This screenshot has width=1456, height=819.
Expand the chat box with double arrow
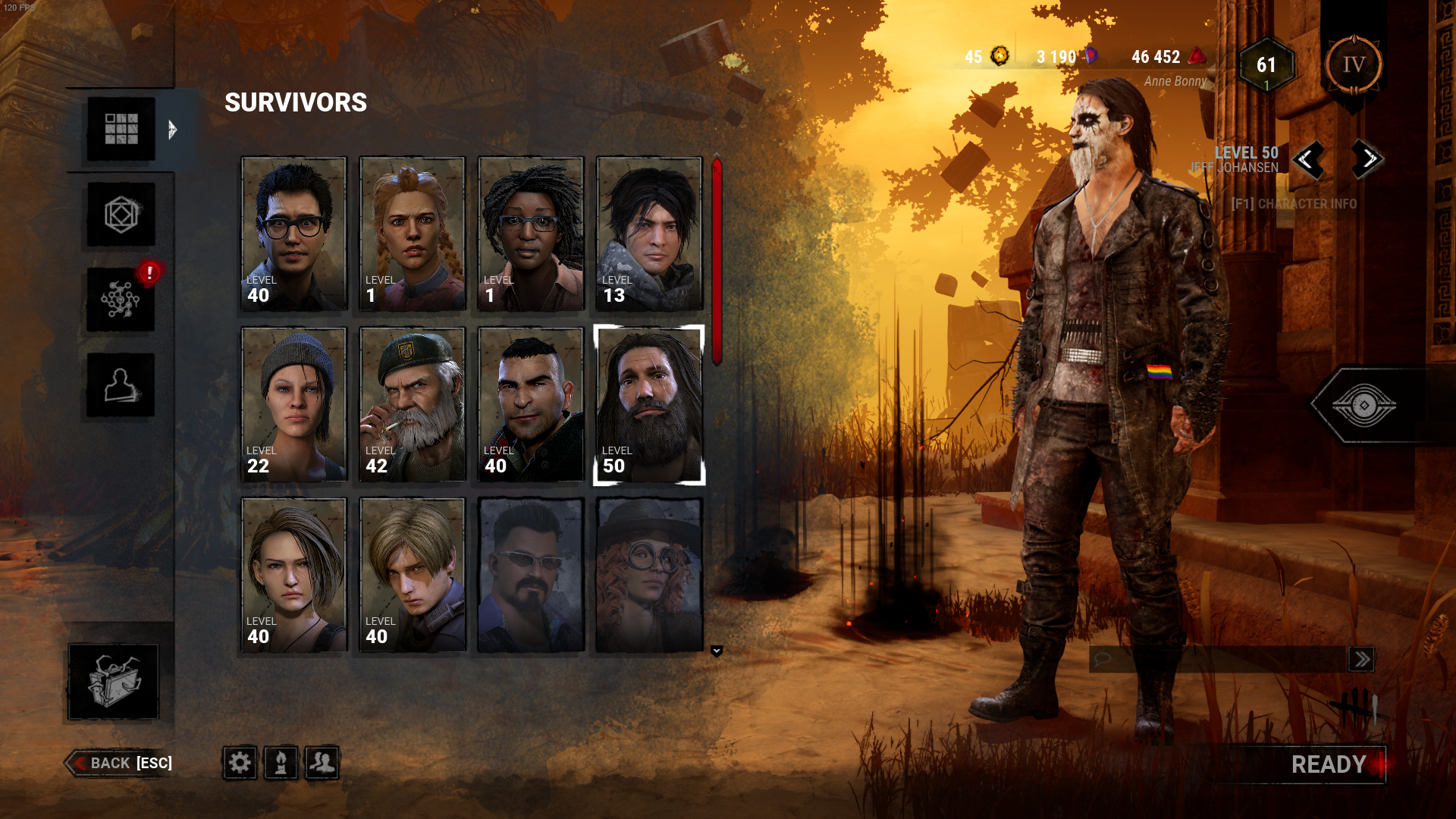coord(1363,659)
